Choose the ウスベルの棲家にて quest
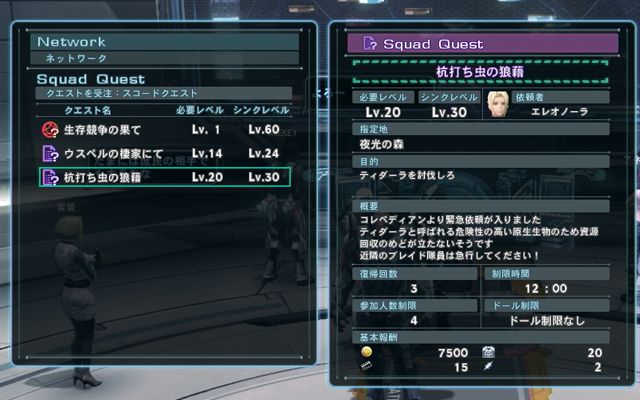640x400 pixels. 165,154
